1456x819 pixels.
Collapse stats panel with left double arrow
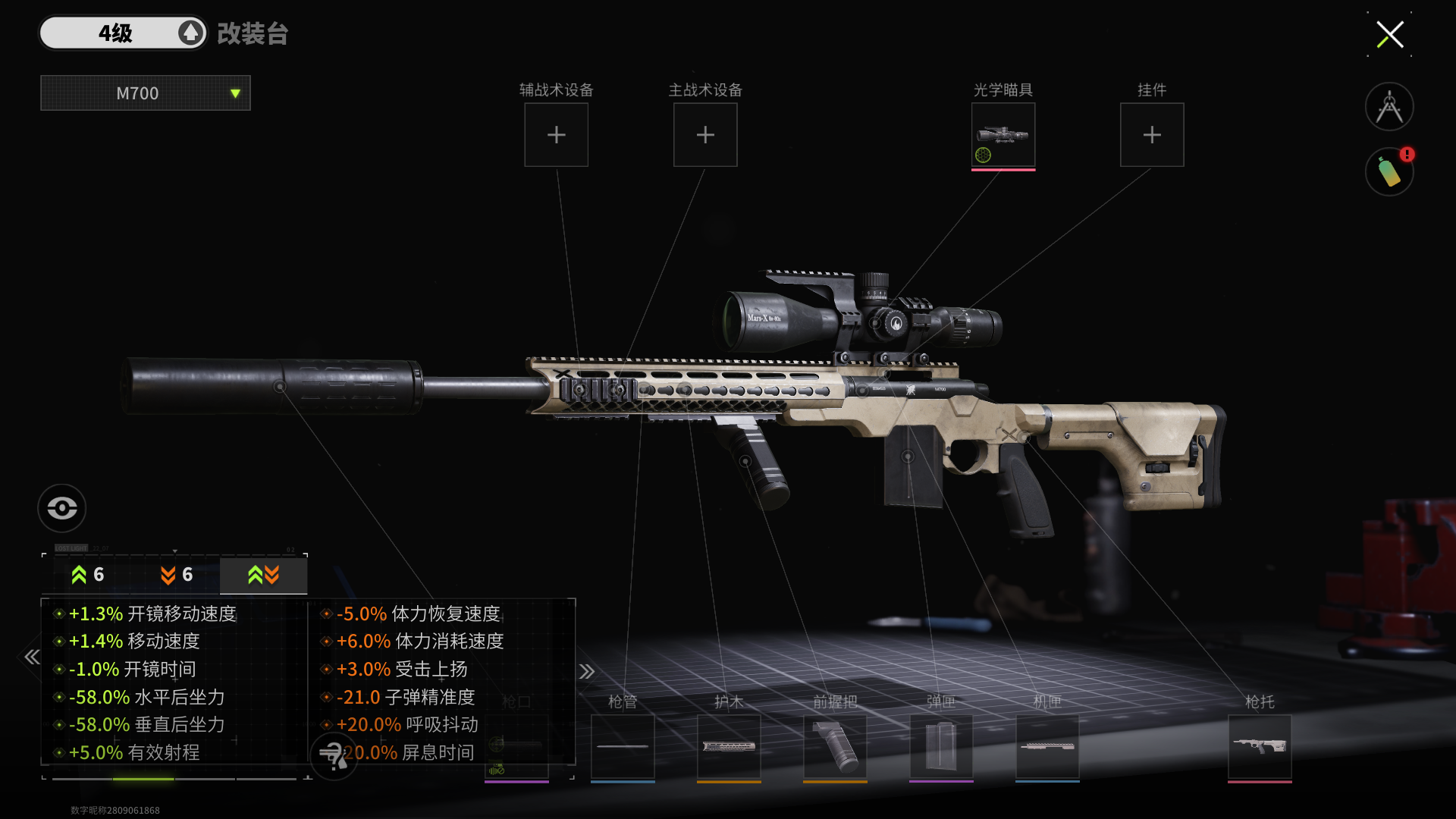point(32,657)
